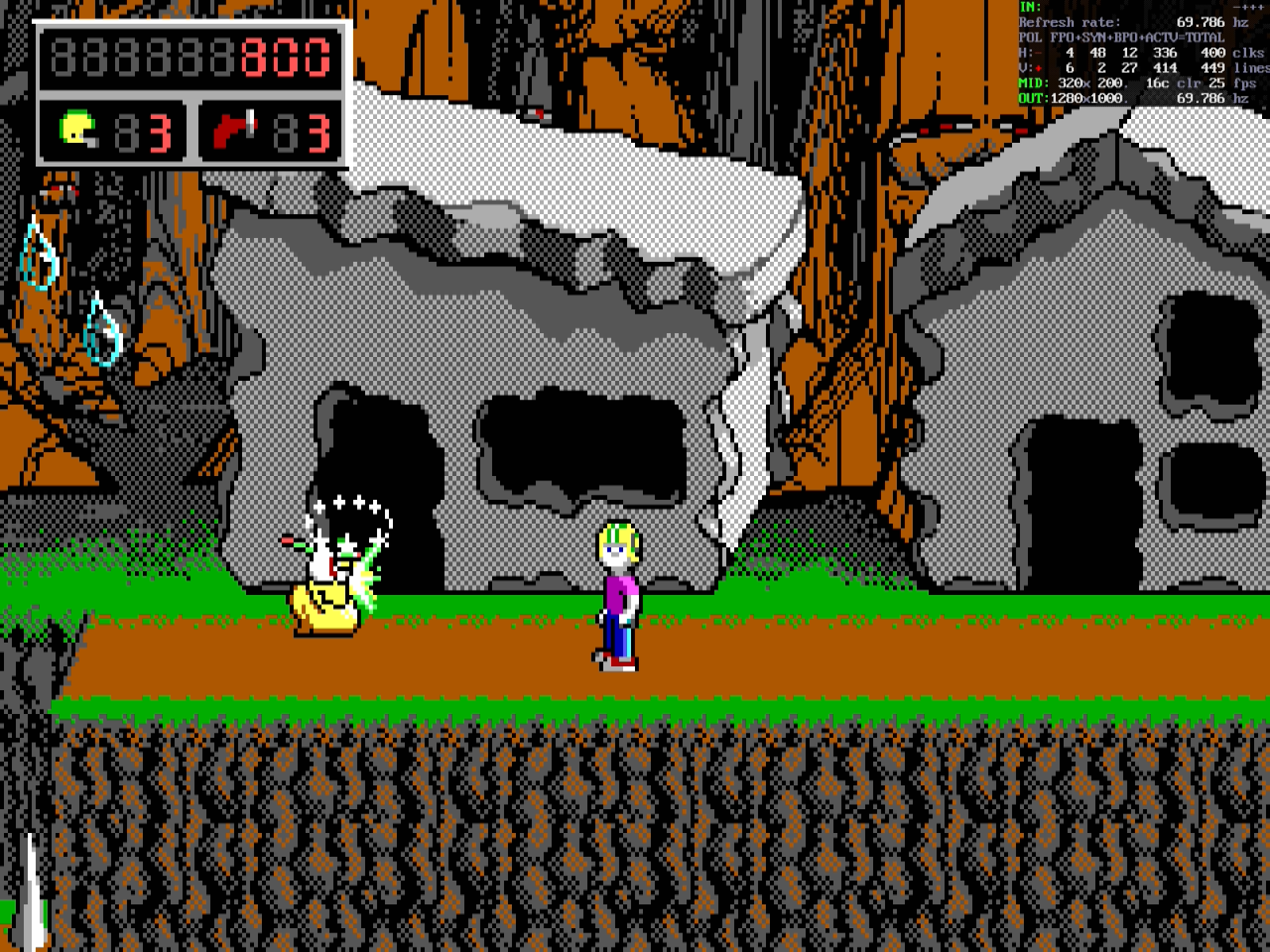Click the yellow helmet lives icon
1270x952 pixels.
(x=78, y=129)
